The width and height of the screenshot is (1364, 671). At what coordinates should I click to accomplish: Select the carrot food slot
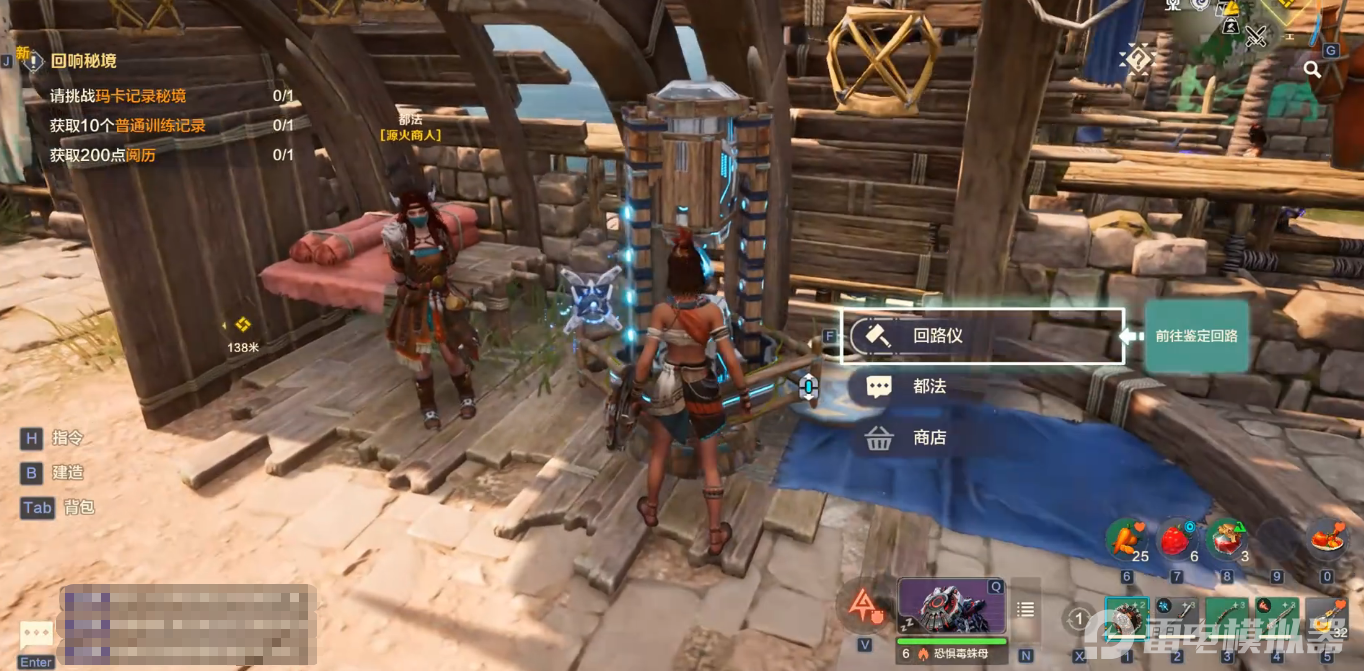click(1125, 539)
